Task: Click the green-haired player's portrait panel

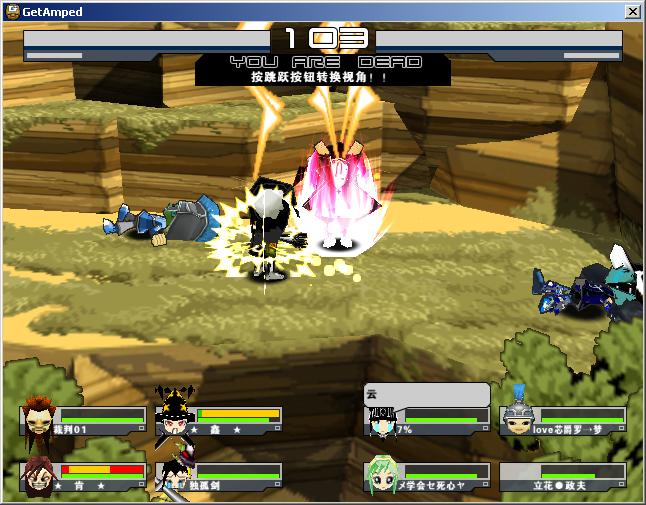Action: click(x=427, y=476)
